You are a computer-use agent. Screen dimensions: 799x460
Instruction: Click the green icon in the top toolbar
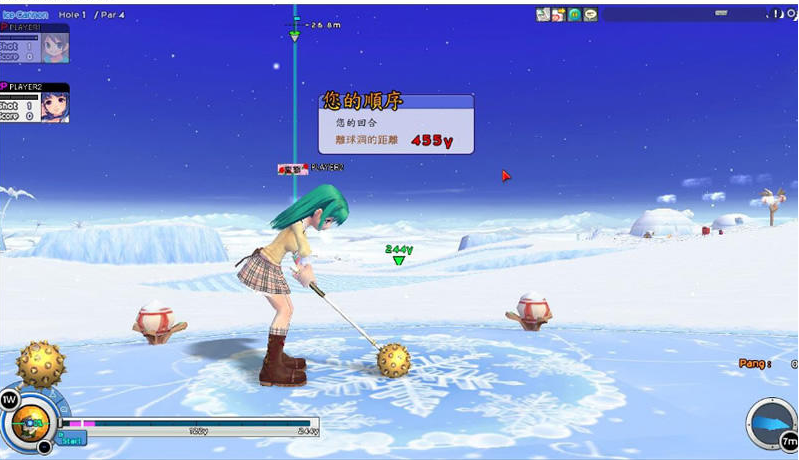(x=575, y=14)
